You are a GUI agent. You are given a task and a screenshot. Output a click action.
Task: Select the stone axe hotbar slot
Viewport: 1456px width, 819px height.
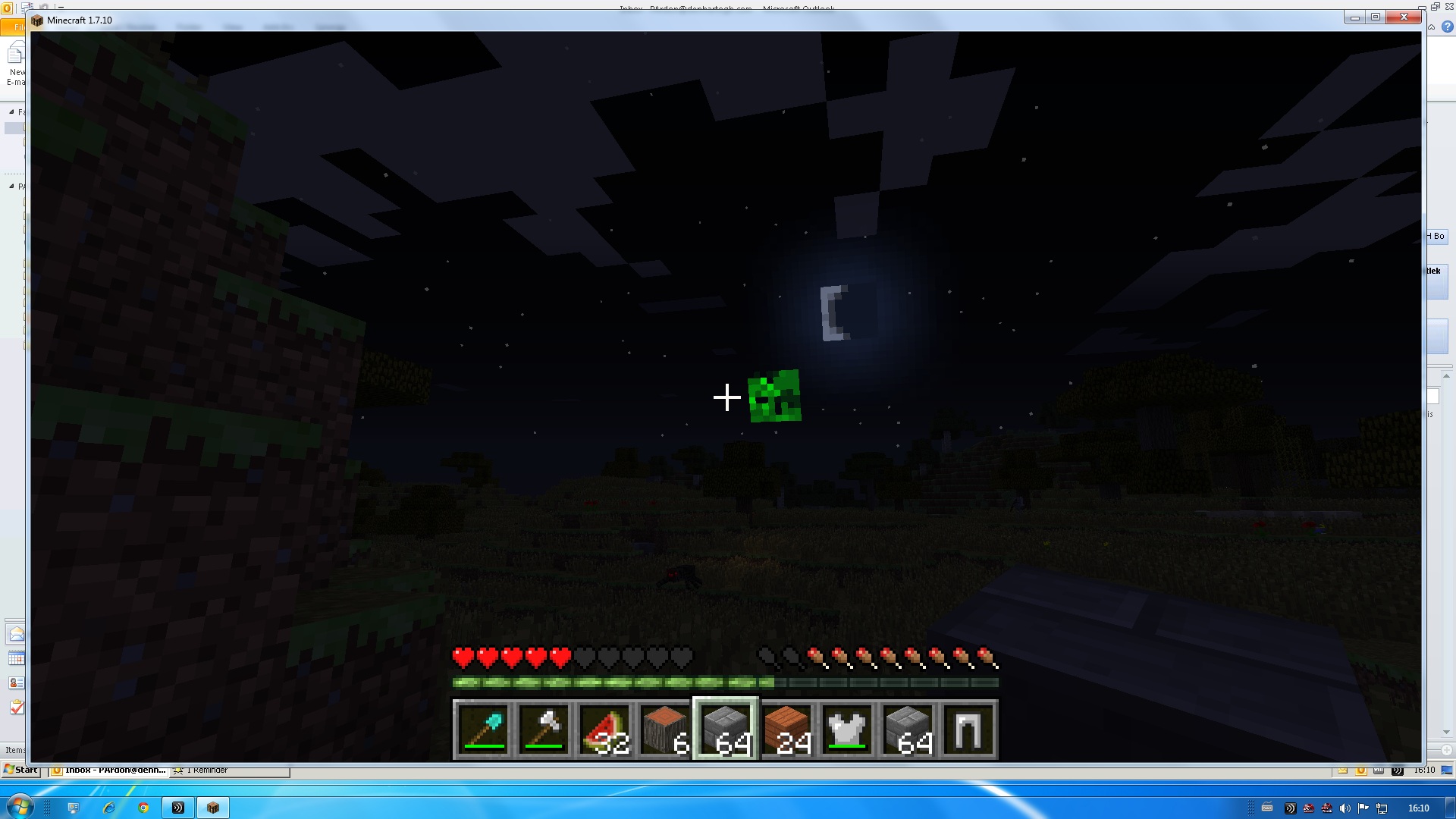(544, 726)
